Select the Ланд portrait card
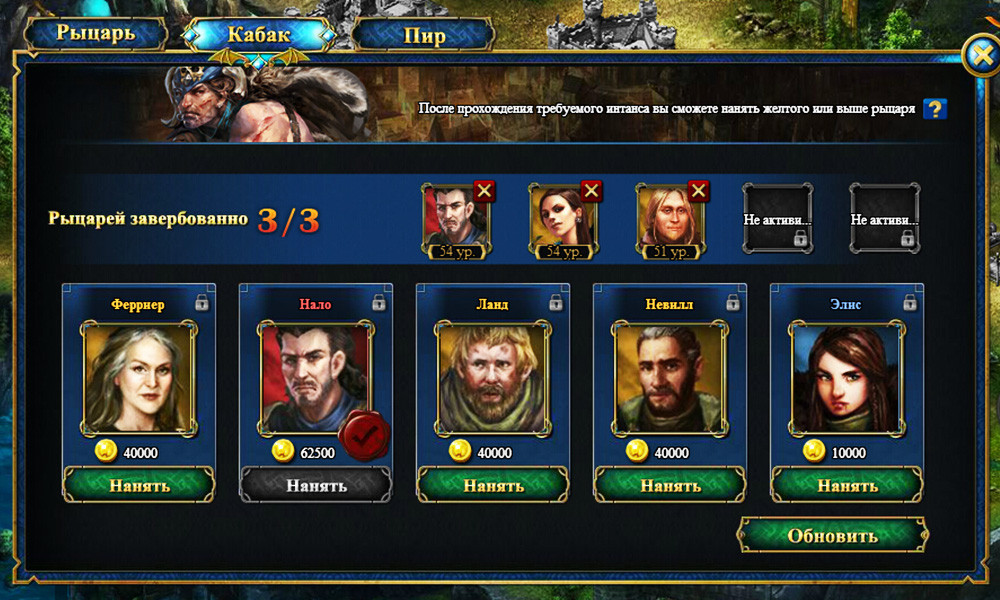Screen dimensions: 1000x600 pos(493,377)
